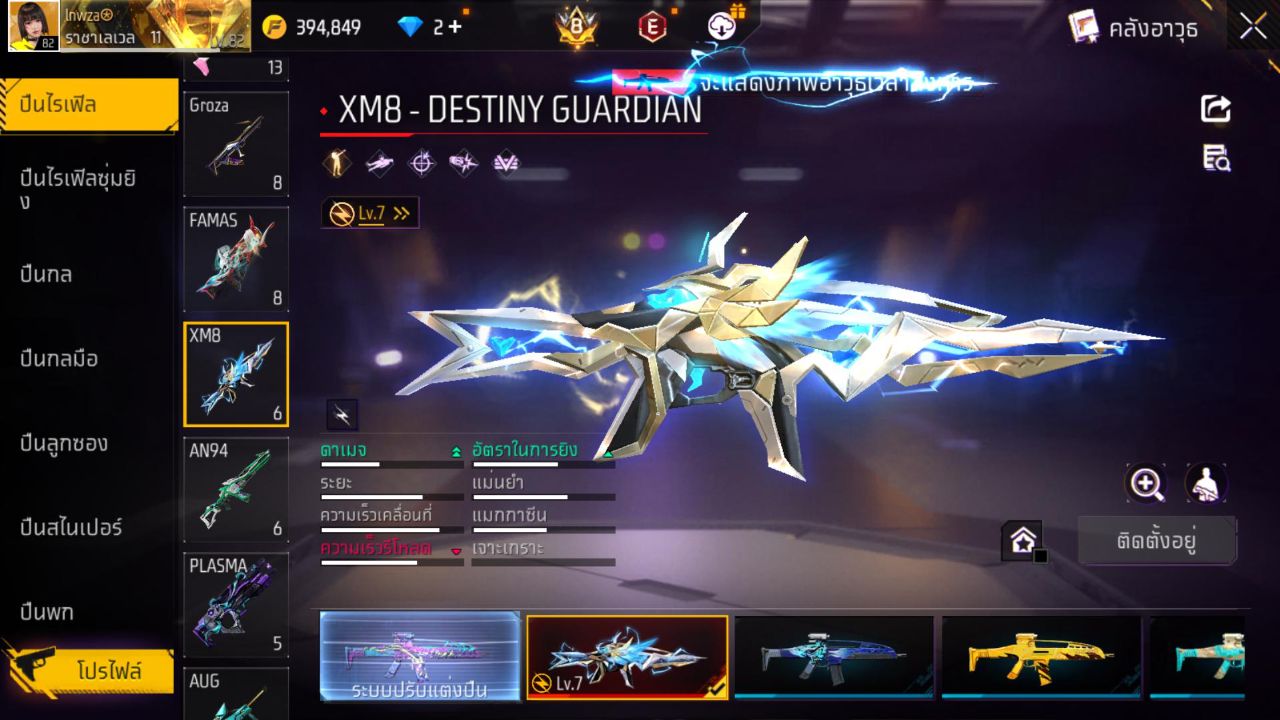Add diamonds with the plus button
This screenshot has height=720, width=1280.
[x=455, y=27]
